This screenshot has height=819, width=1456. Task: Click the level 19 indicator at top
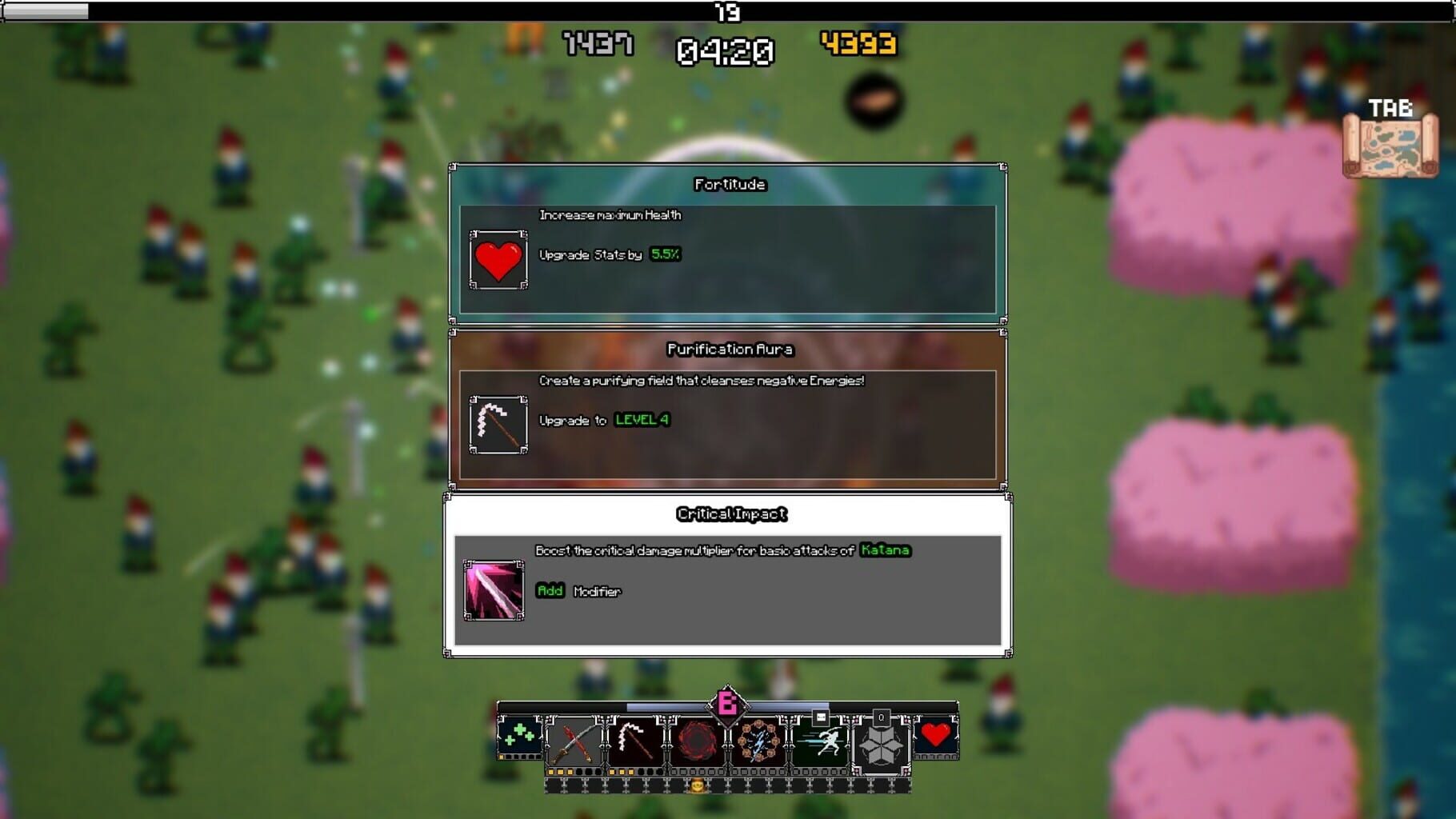click(726, 12)
